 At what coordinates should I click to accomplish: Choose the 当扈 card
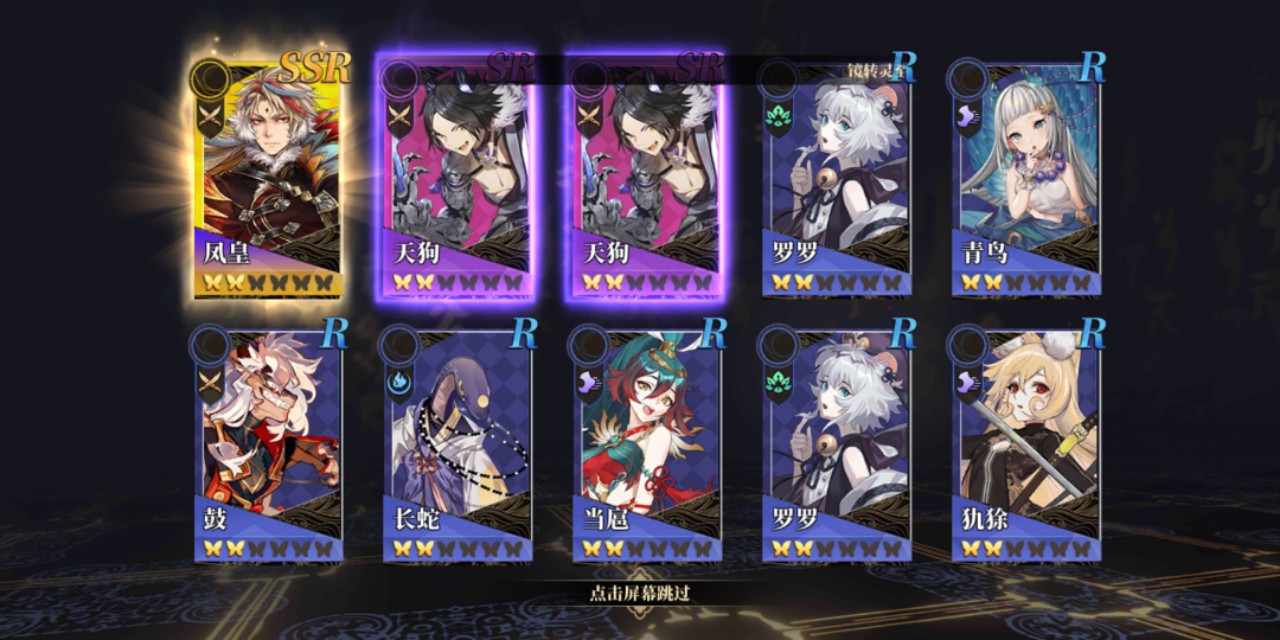pos(648,445)
